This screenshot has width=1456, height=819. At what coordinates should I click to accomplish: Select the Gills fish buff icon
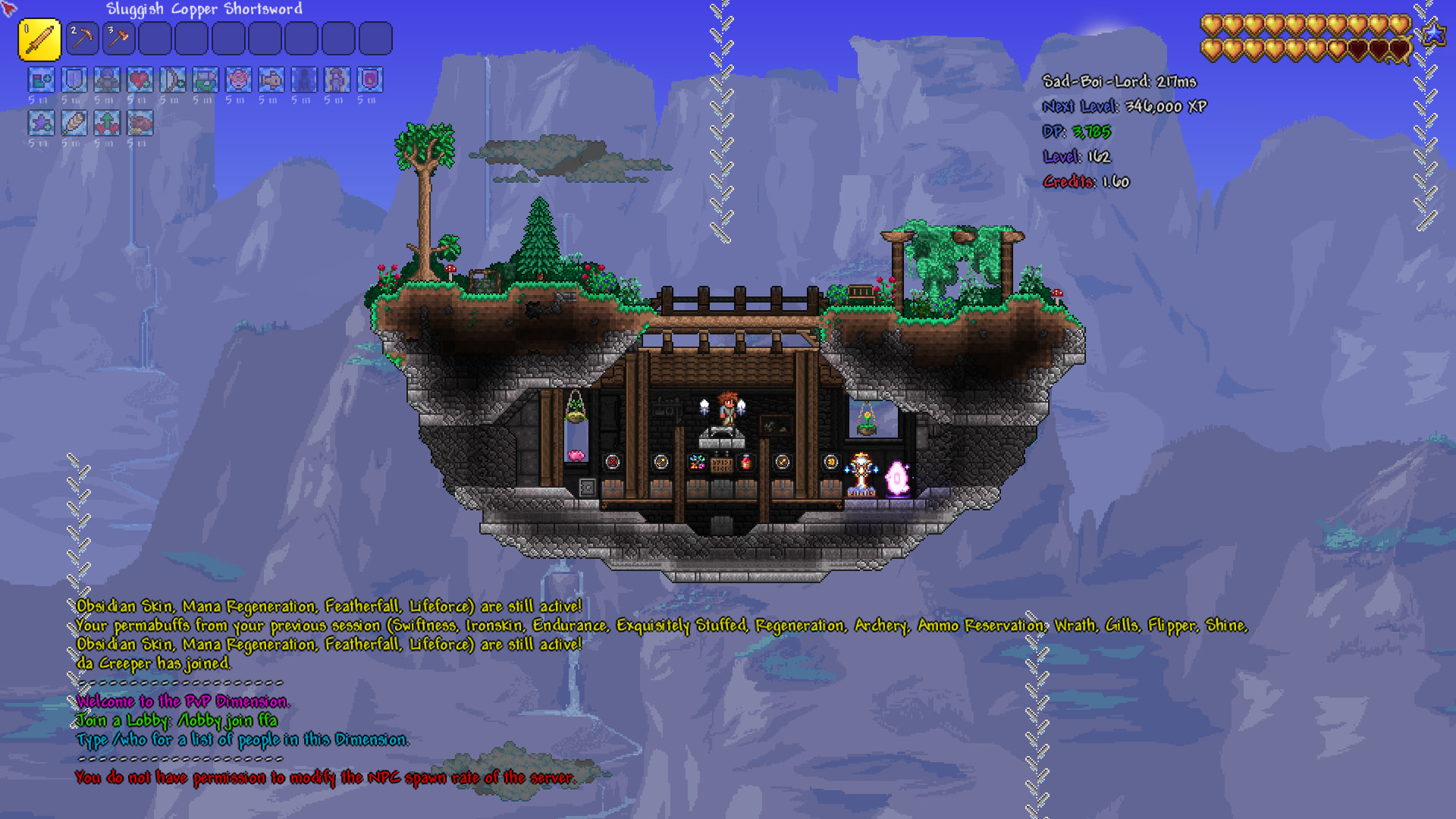[271, 80]
